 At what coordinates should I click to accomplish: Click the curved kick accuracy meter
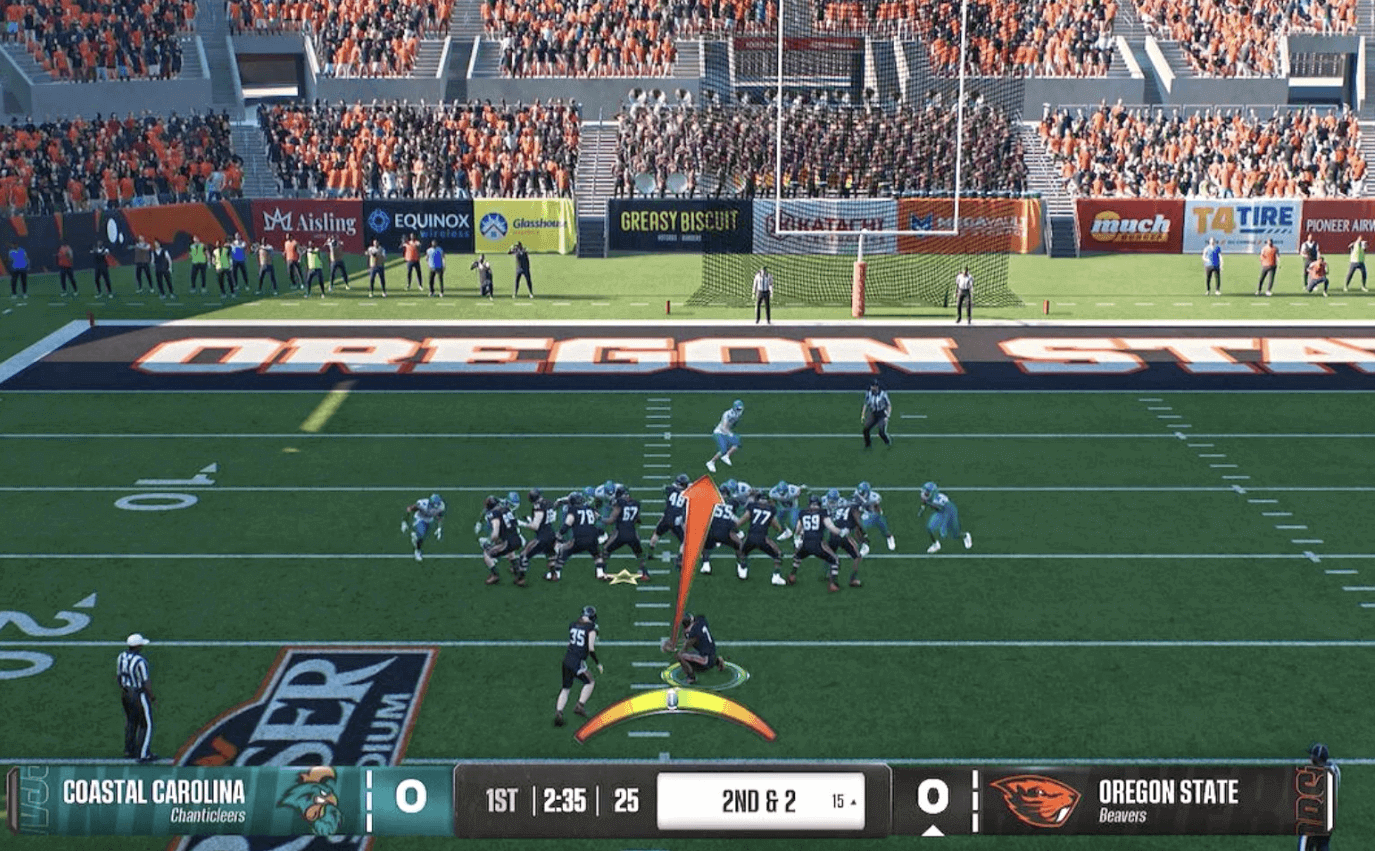click(675, 707)
